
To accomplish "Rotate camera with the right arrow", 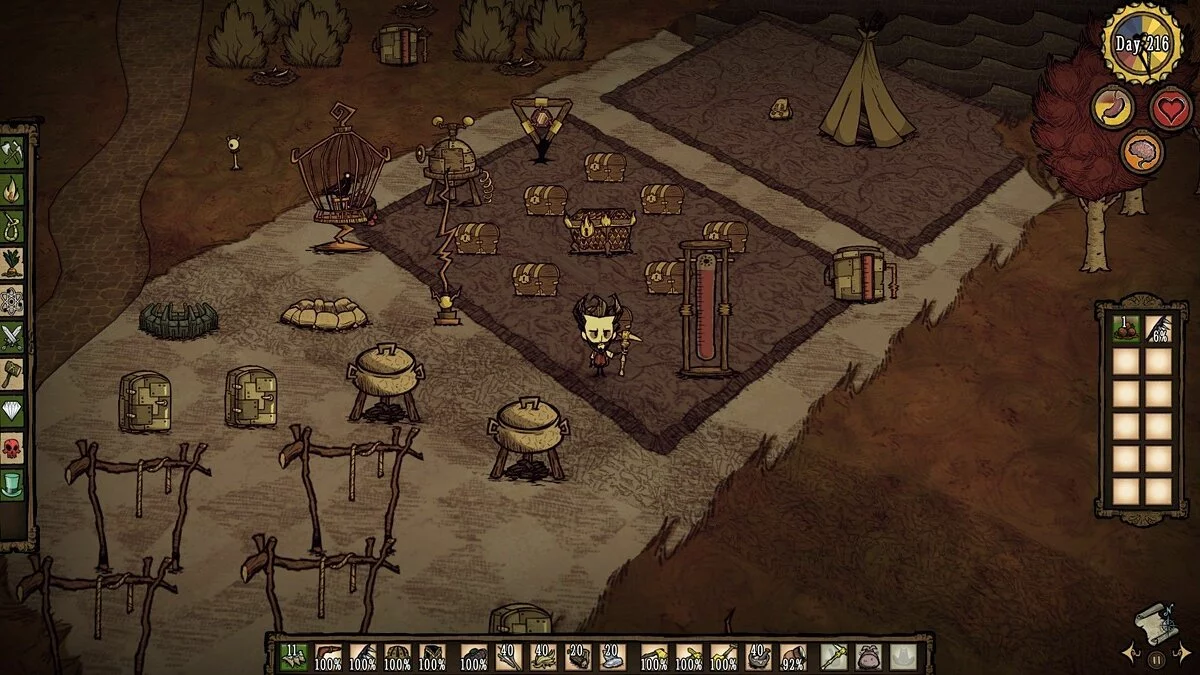I will click(x=1180, y=656).
